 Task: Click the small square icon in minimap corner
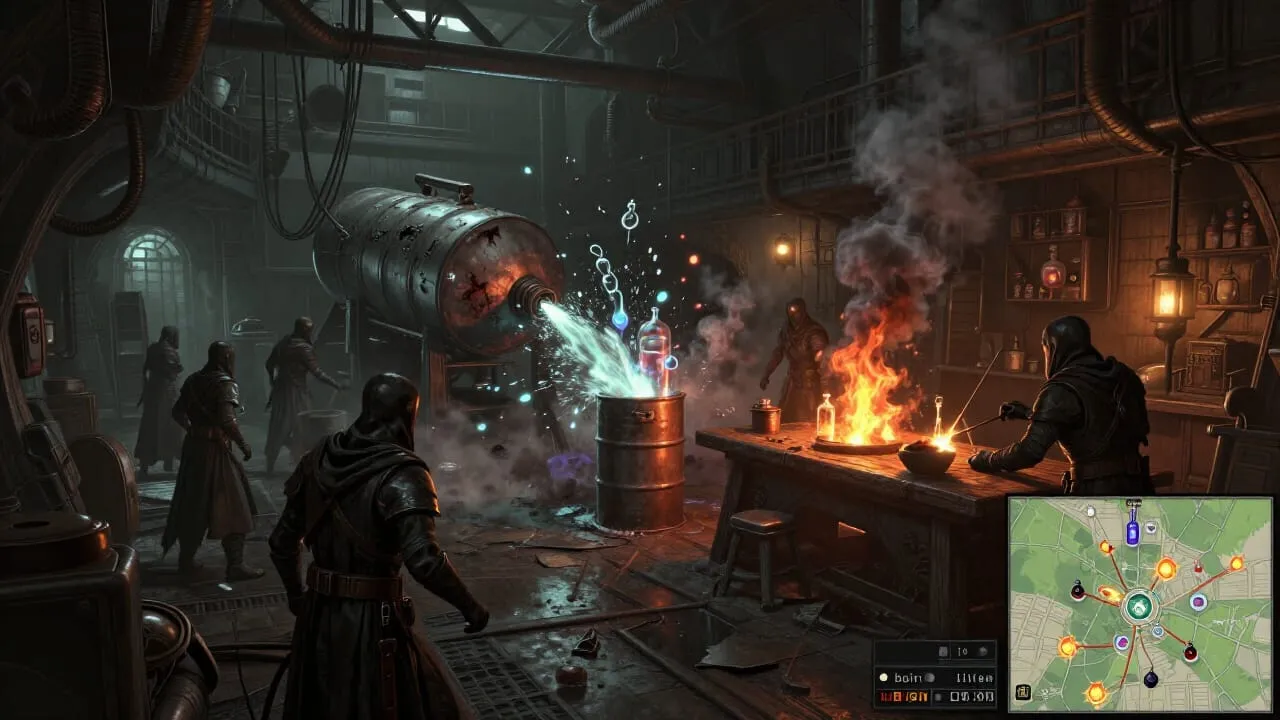tap(1024, 691)
